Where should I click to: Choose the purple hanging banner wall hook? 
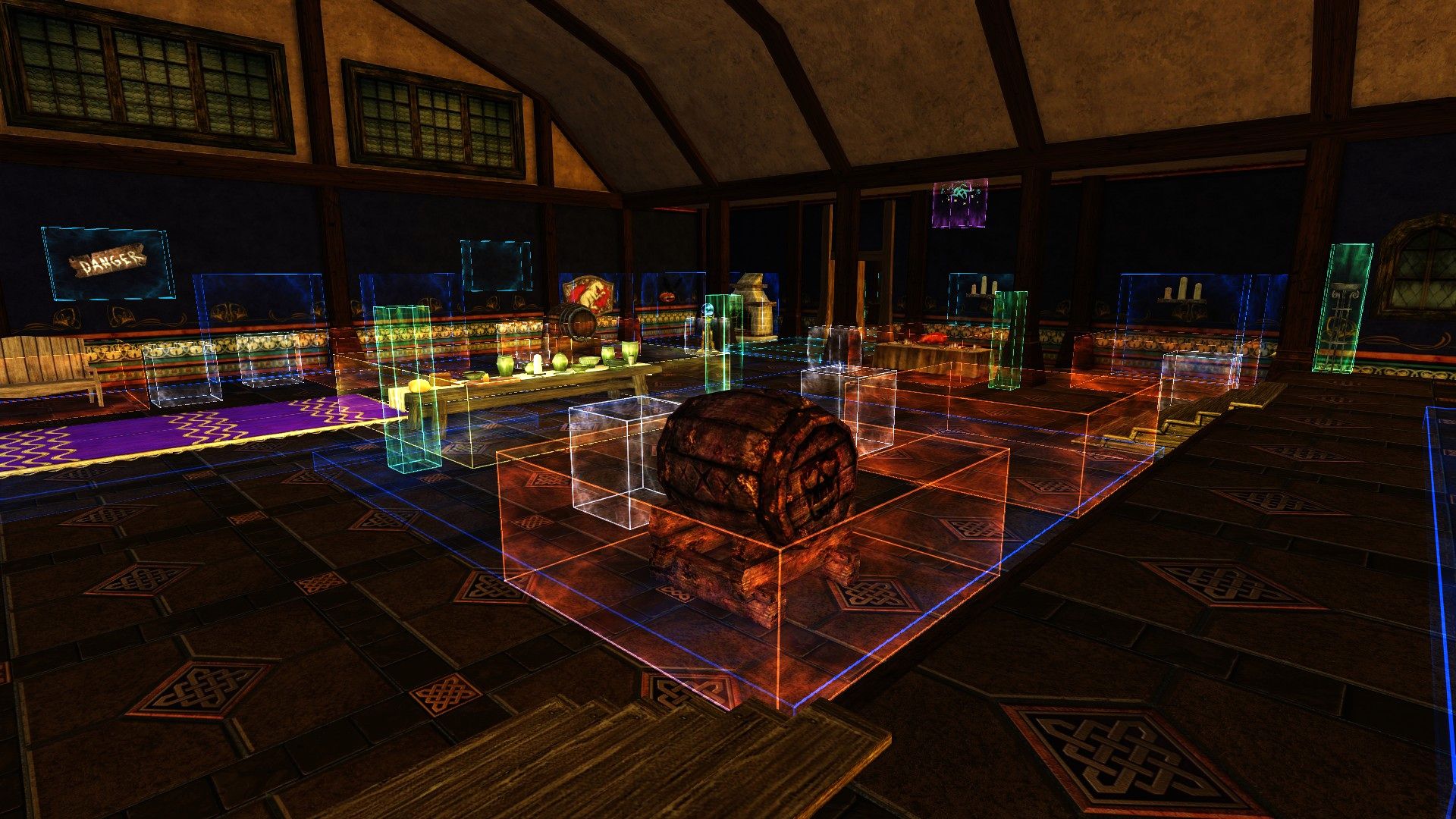960,202
